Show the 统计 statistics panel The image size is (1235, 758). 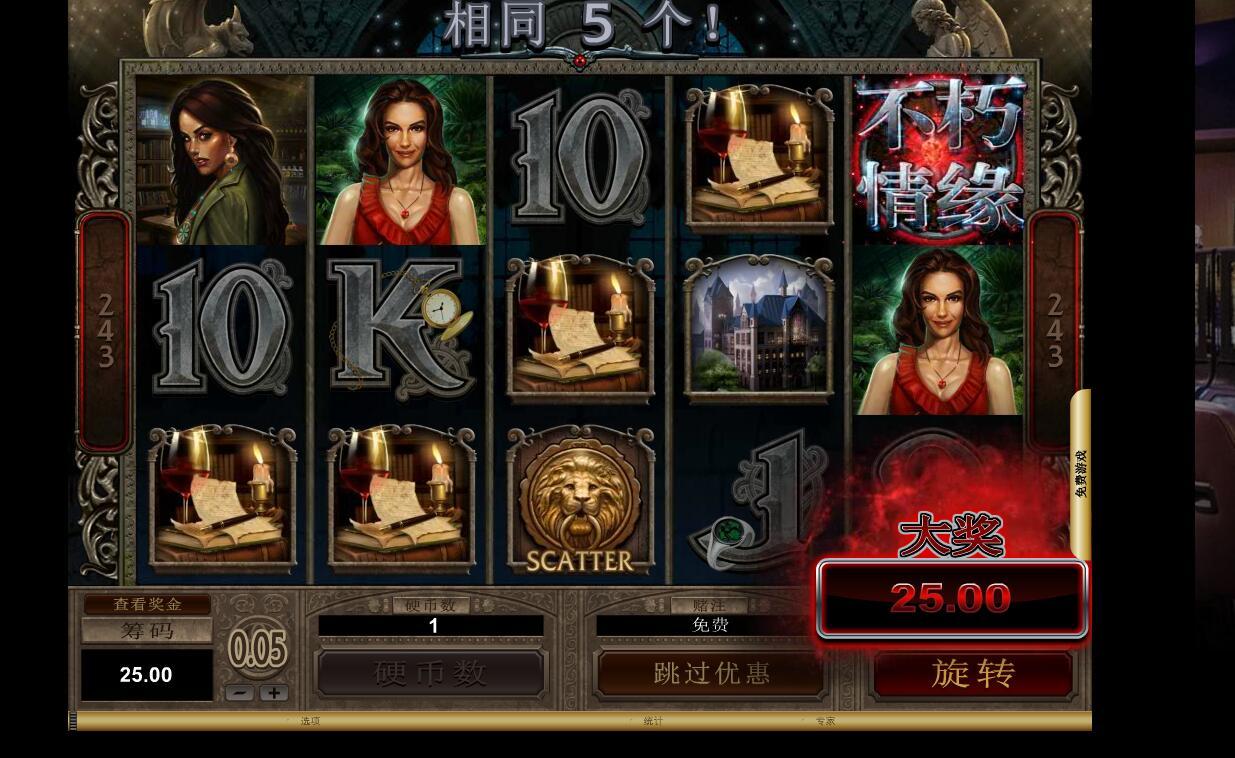click(653, 721)
